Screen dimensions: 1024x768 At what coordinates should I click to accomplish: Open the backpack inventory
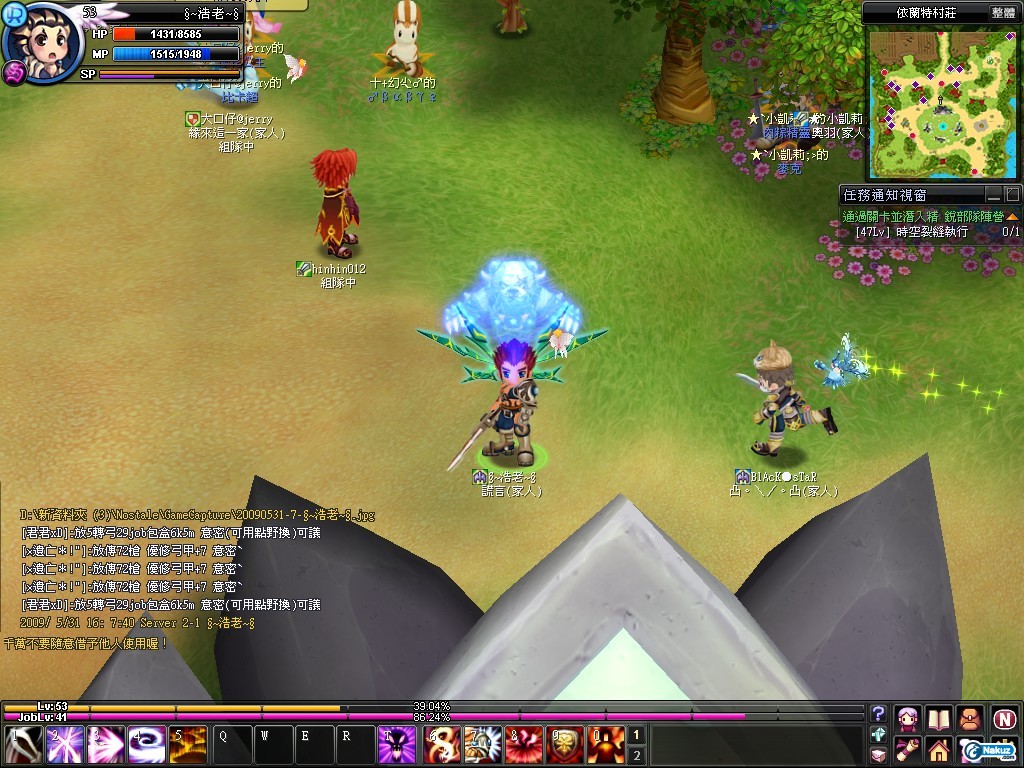pyautogui.click(x=970, y=719)
